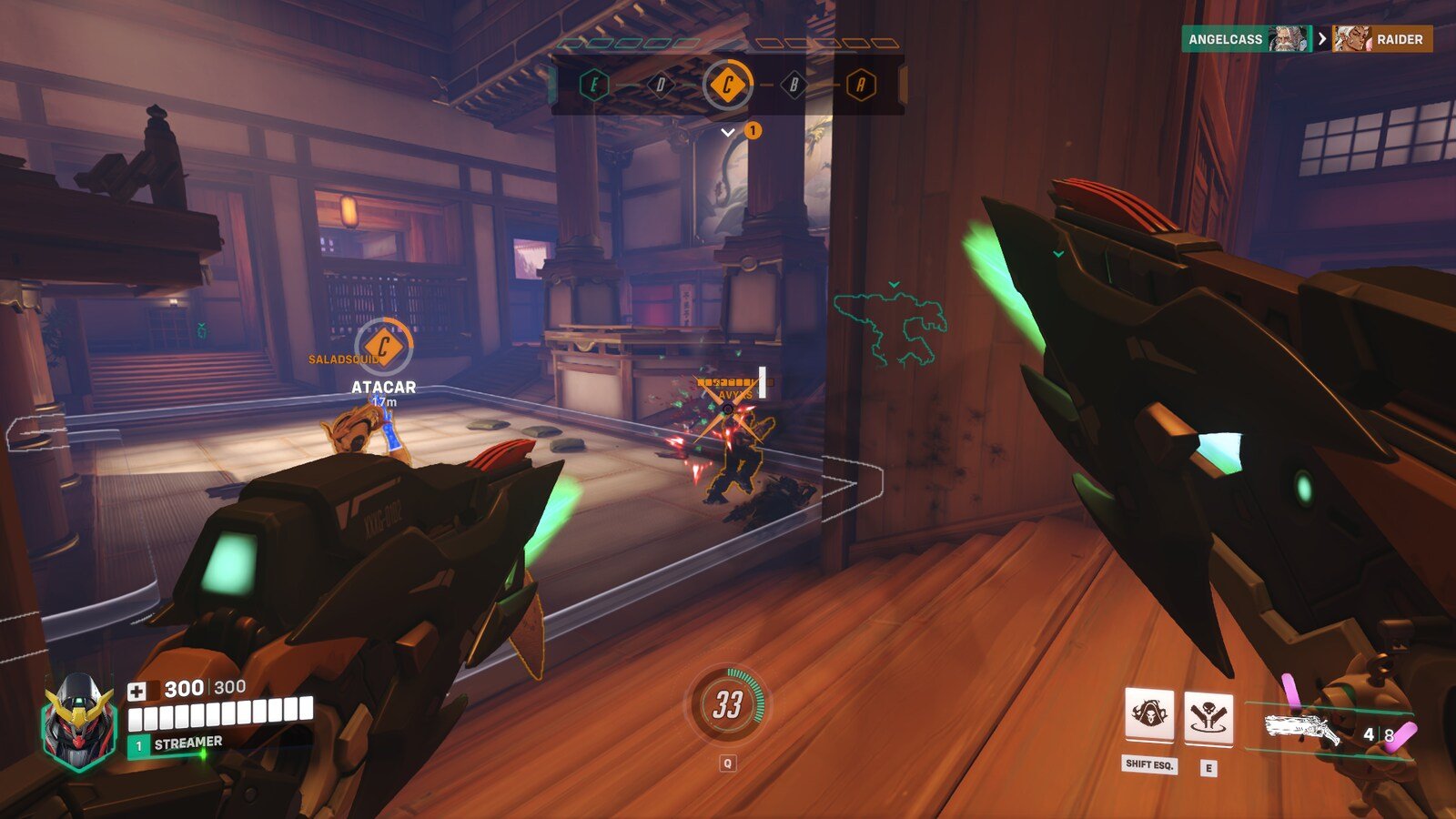This screenshot has width=1456, height=819.
Task: Select flashpoint E in the objective tracker
Action: 594,86
